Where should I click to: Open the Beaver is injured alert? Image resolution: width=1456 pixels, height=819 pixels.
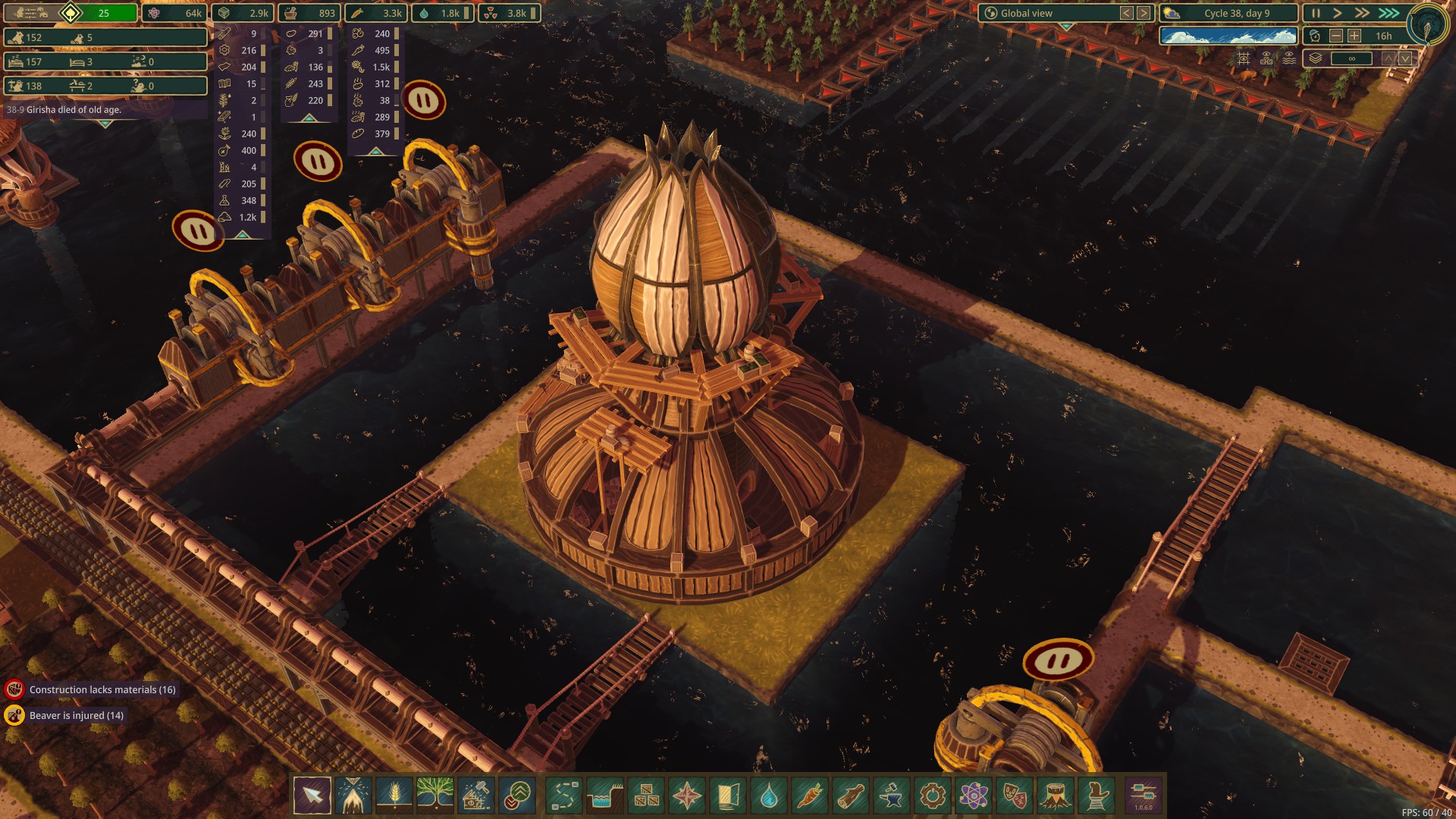coord(76,715)
